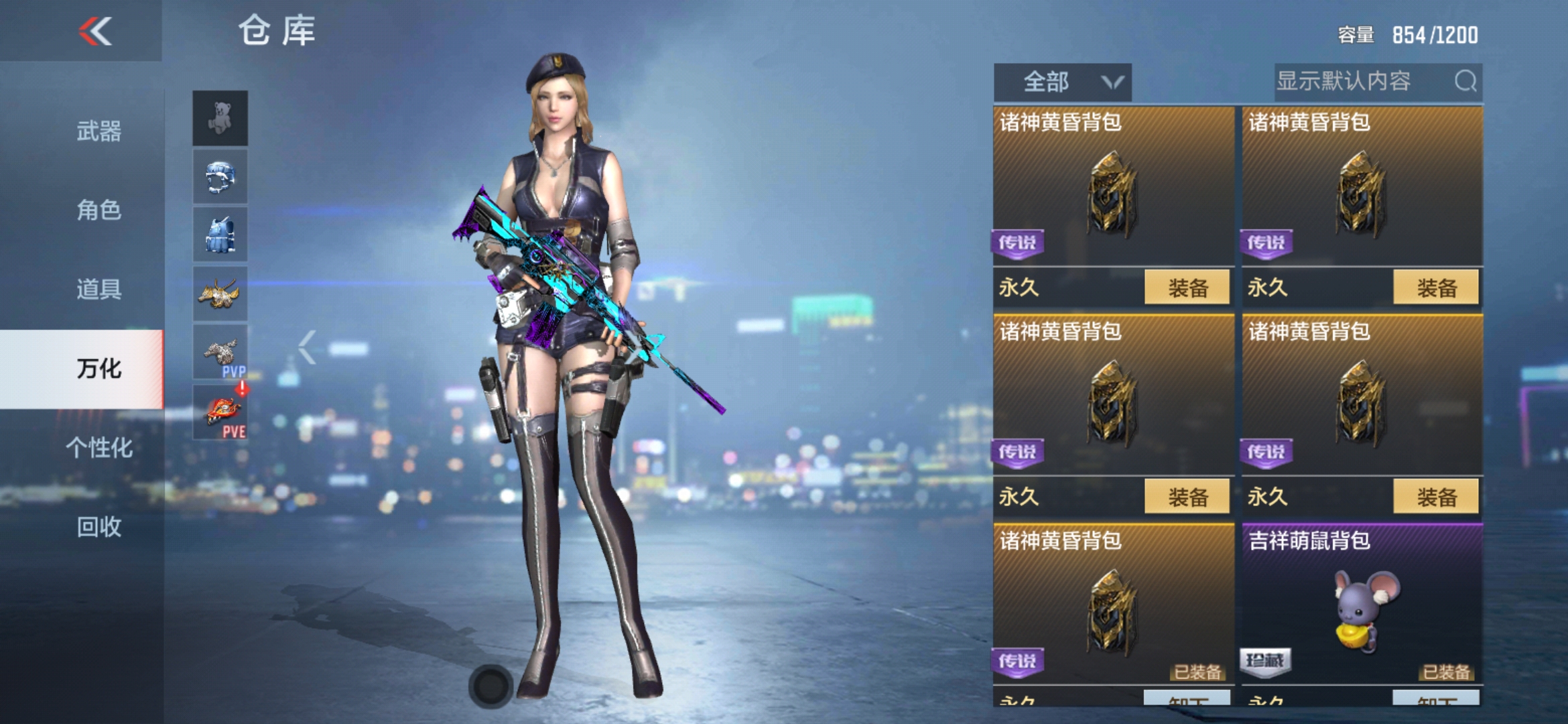Viewport: 1568px width, 724px height.
Task: Choose the blue backpack slot icon
Action: (220, 235)
